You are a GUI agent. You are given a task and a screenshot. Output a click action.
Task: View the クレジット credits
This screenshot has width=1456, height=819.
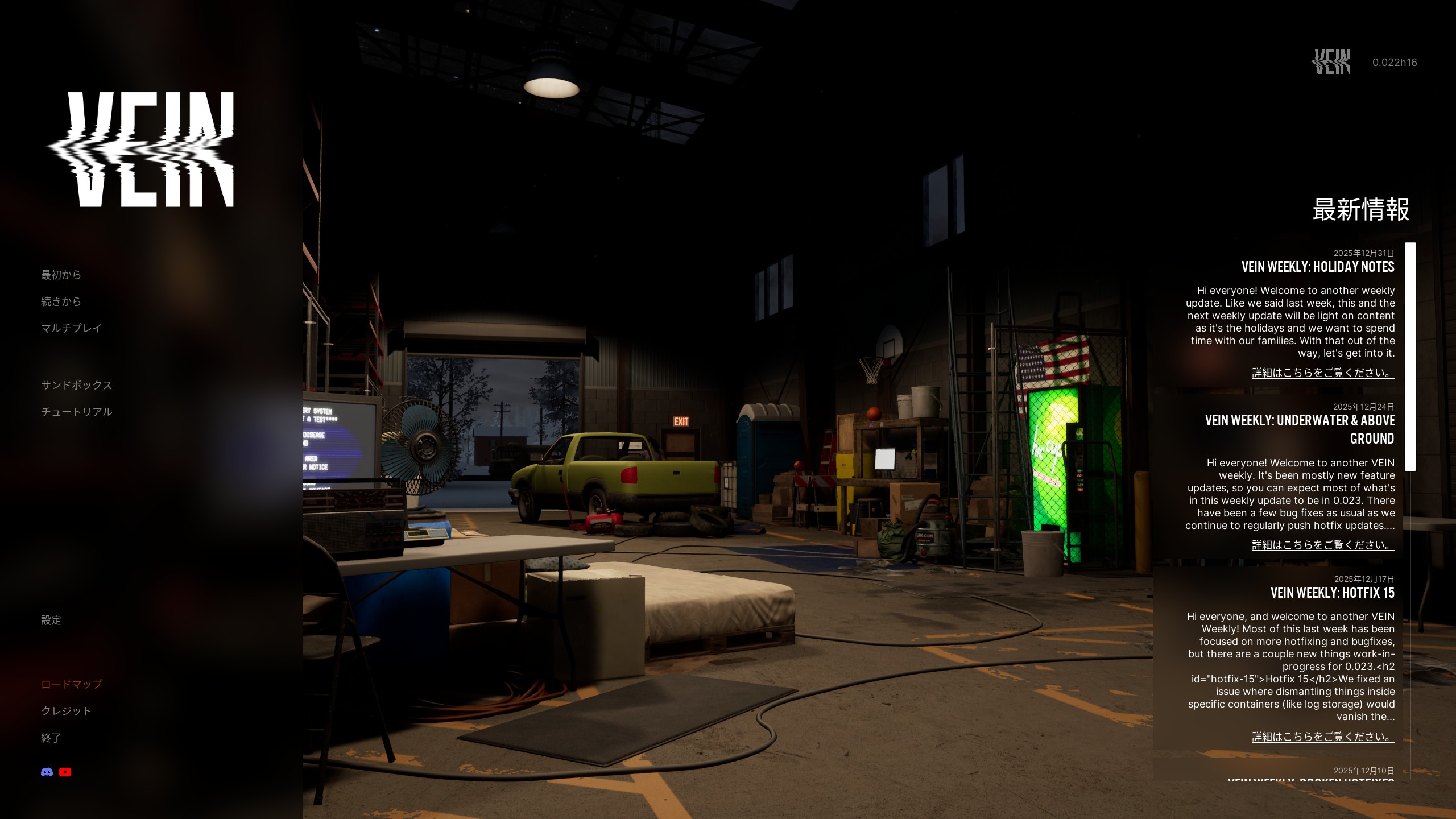click(66, 711)
